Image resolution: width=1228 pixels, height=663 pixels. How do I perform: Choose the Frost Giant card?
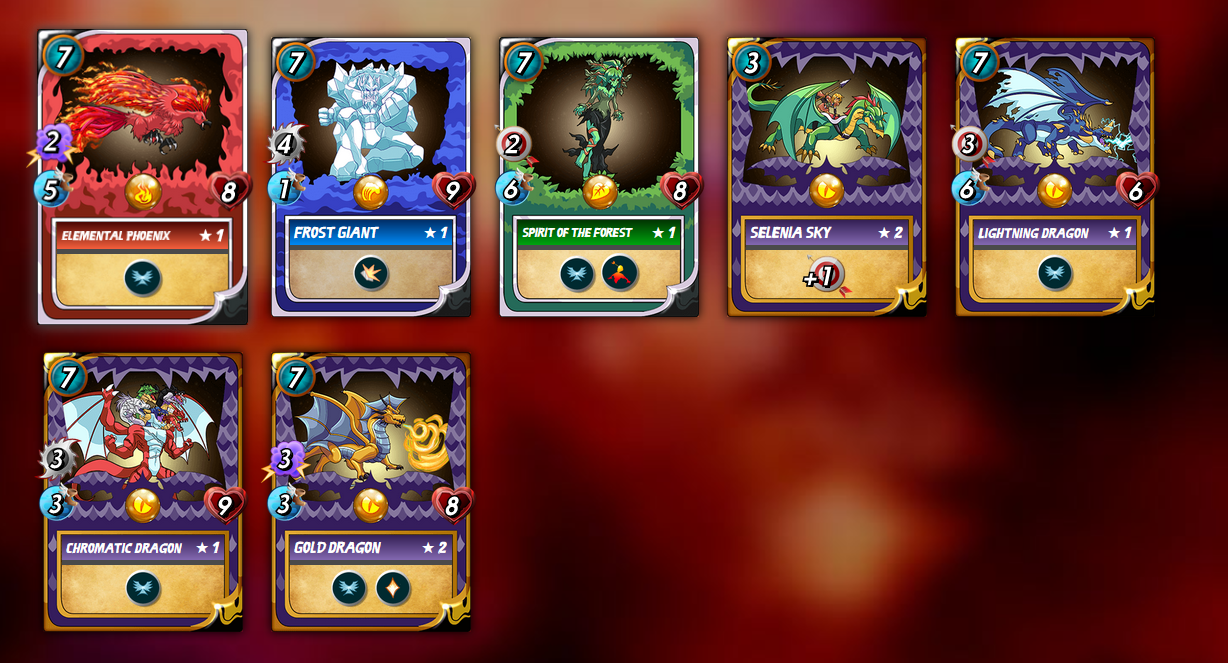tap(370, 177)
